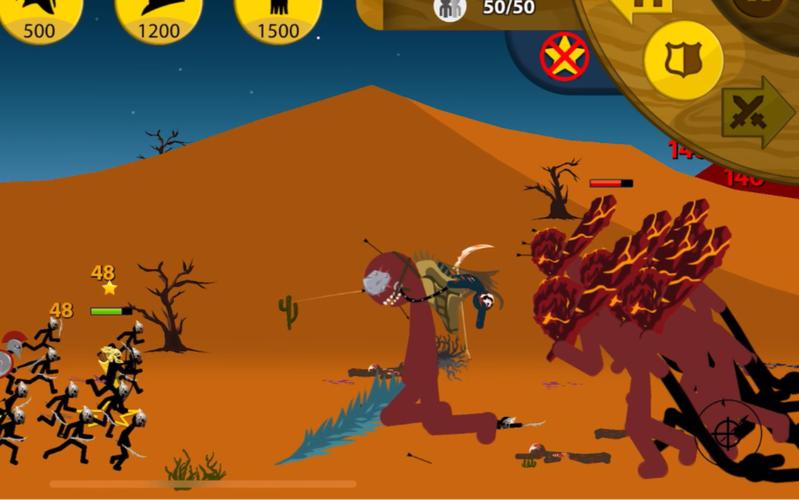The image size is (799, 500).
Task: Tap the crosshair target button
Action: click(x=730, y=432)
